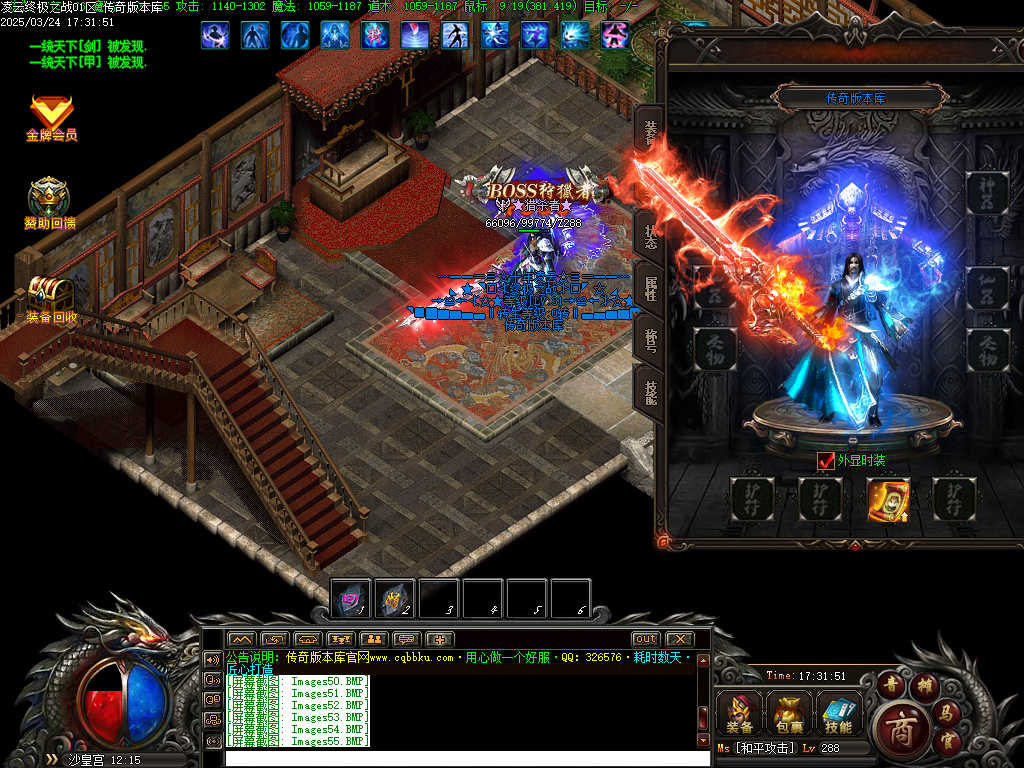Image resolution: width=1024 pixels, height=768 pixels.
Task: Click the chat text input field
Action: (460, 758)
